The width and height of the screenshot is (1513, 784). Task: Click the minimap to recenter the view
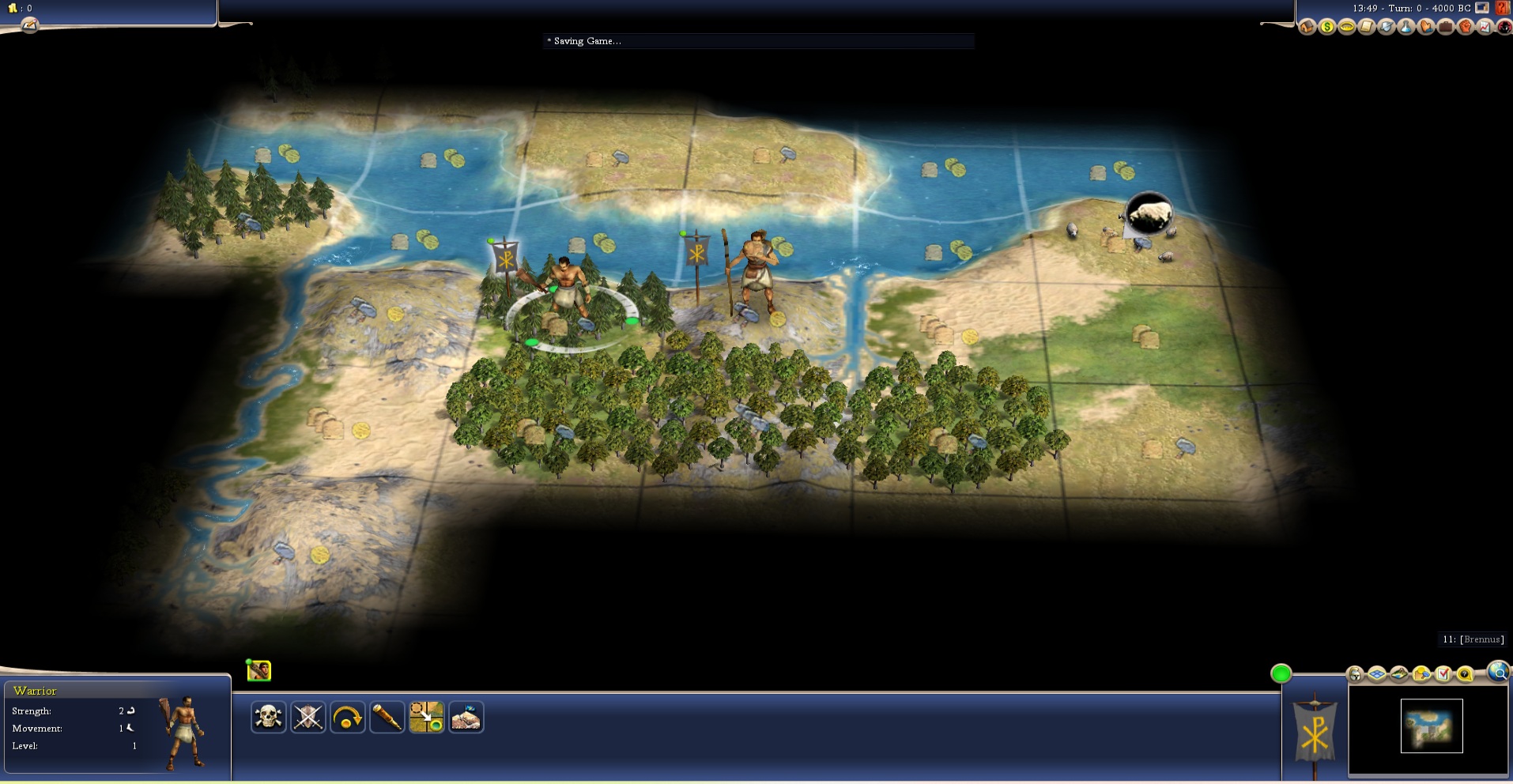1432,726
